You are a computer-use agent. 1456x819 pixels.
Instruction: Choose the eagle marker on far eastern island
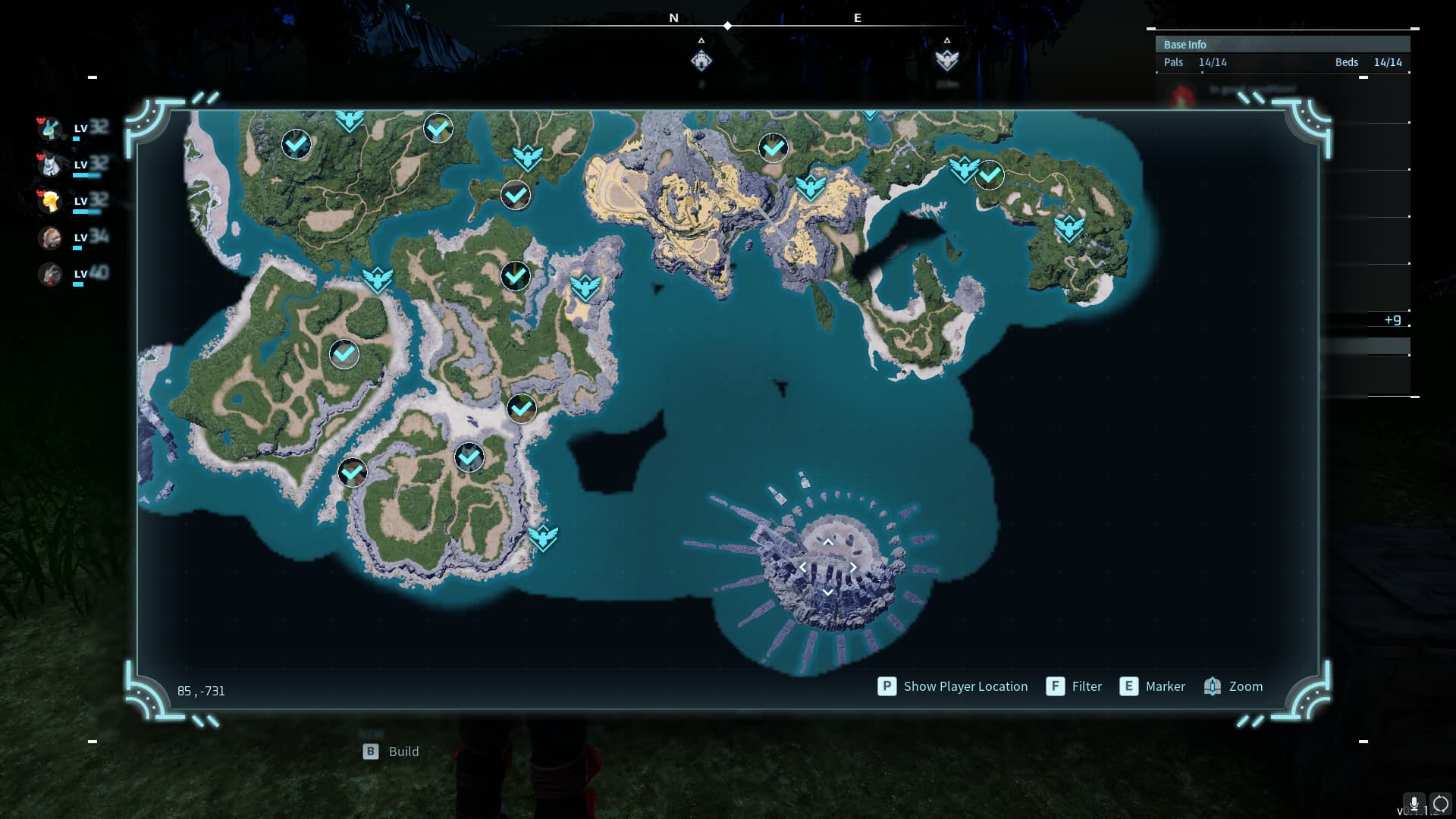(1069, 227)
